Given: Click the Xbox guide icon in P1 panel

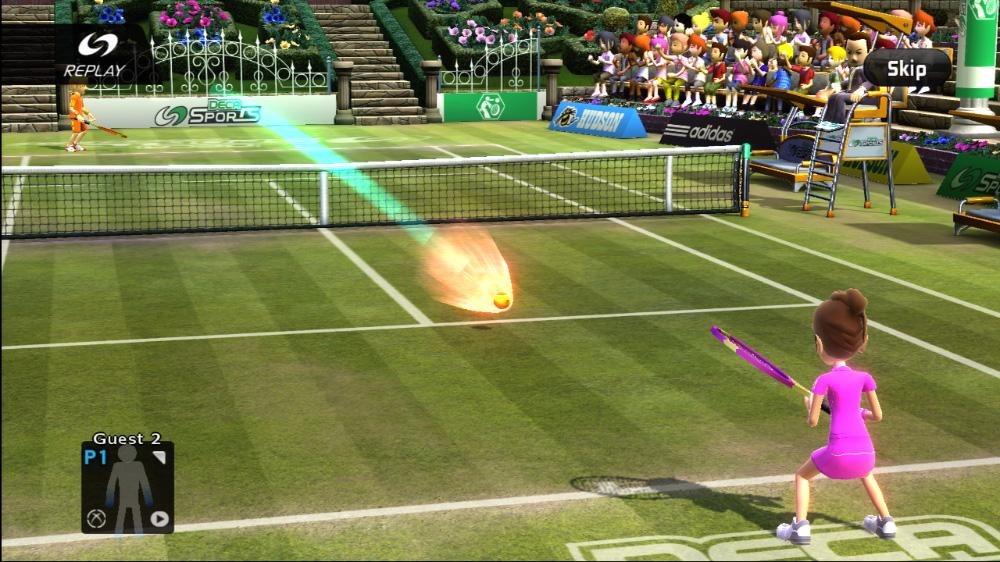Looking at the screenshot, I should pos(97,518).
